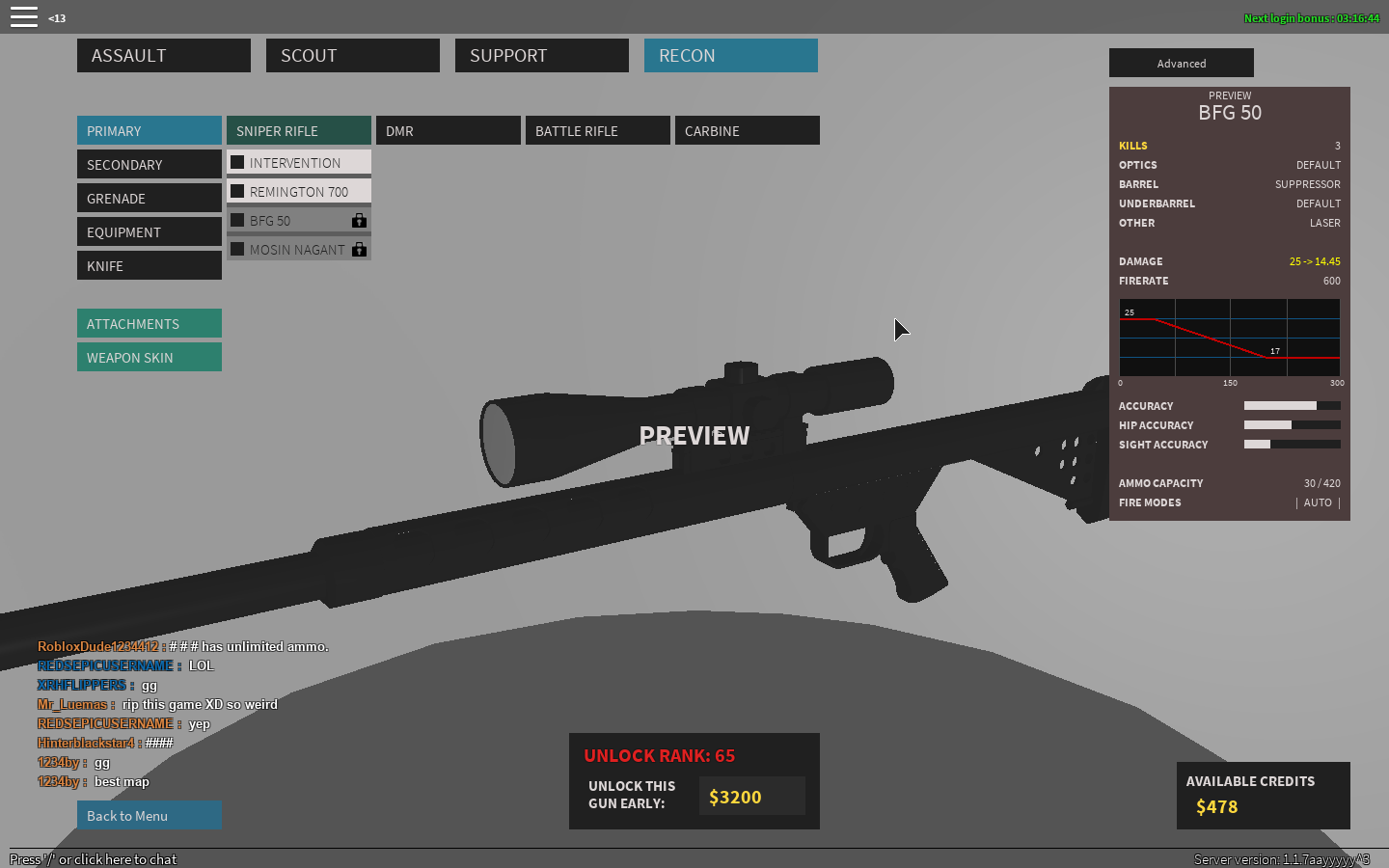The width and height of the screenshot is (1389, 868).
Task: Select the Scout class tab
Action: [352, 56]
